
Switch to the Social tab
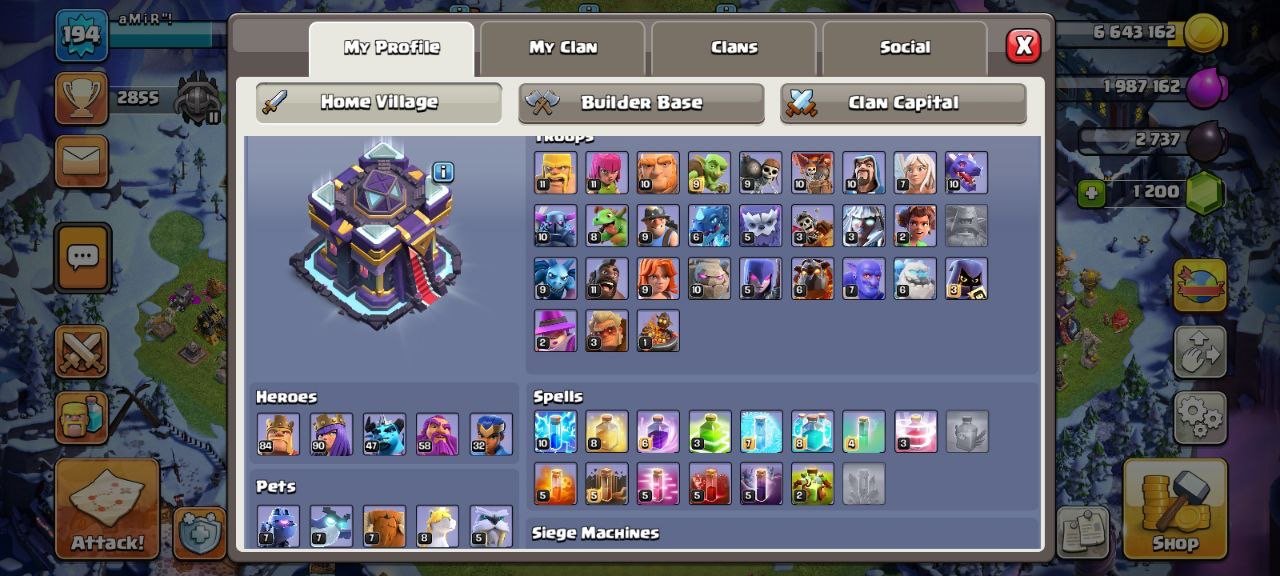(x=904, y=48)
